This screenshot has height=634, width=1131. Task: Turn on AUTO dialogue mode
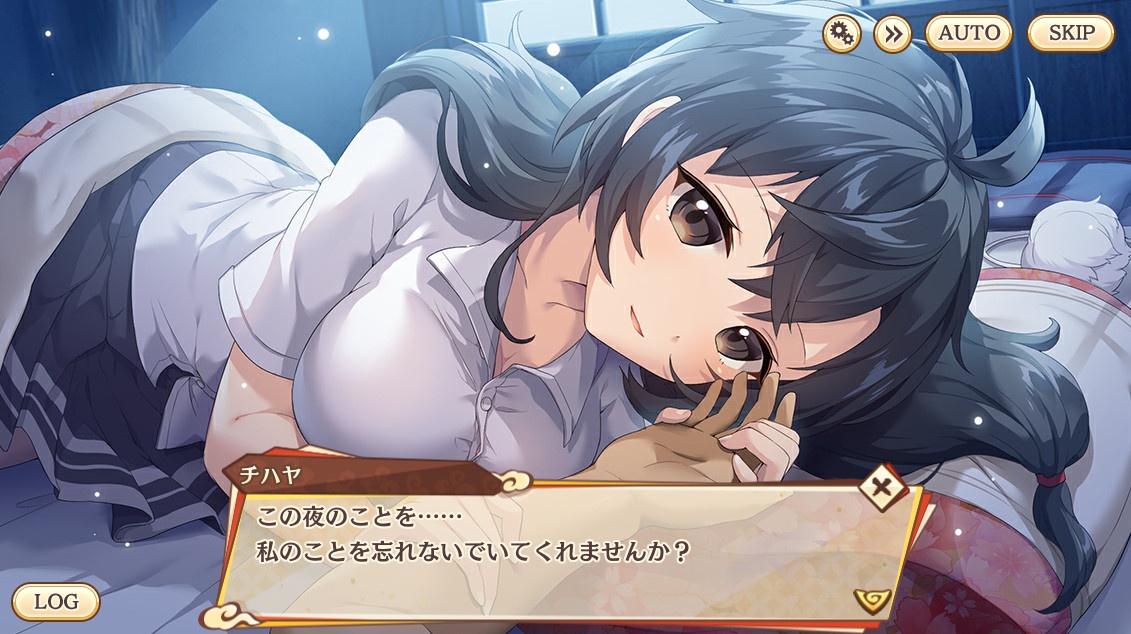click(968, 33)
